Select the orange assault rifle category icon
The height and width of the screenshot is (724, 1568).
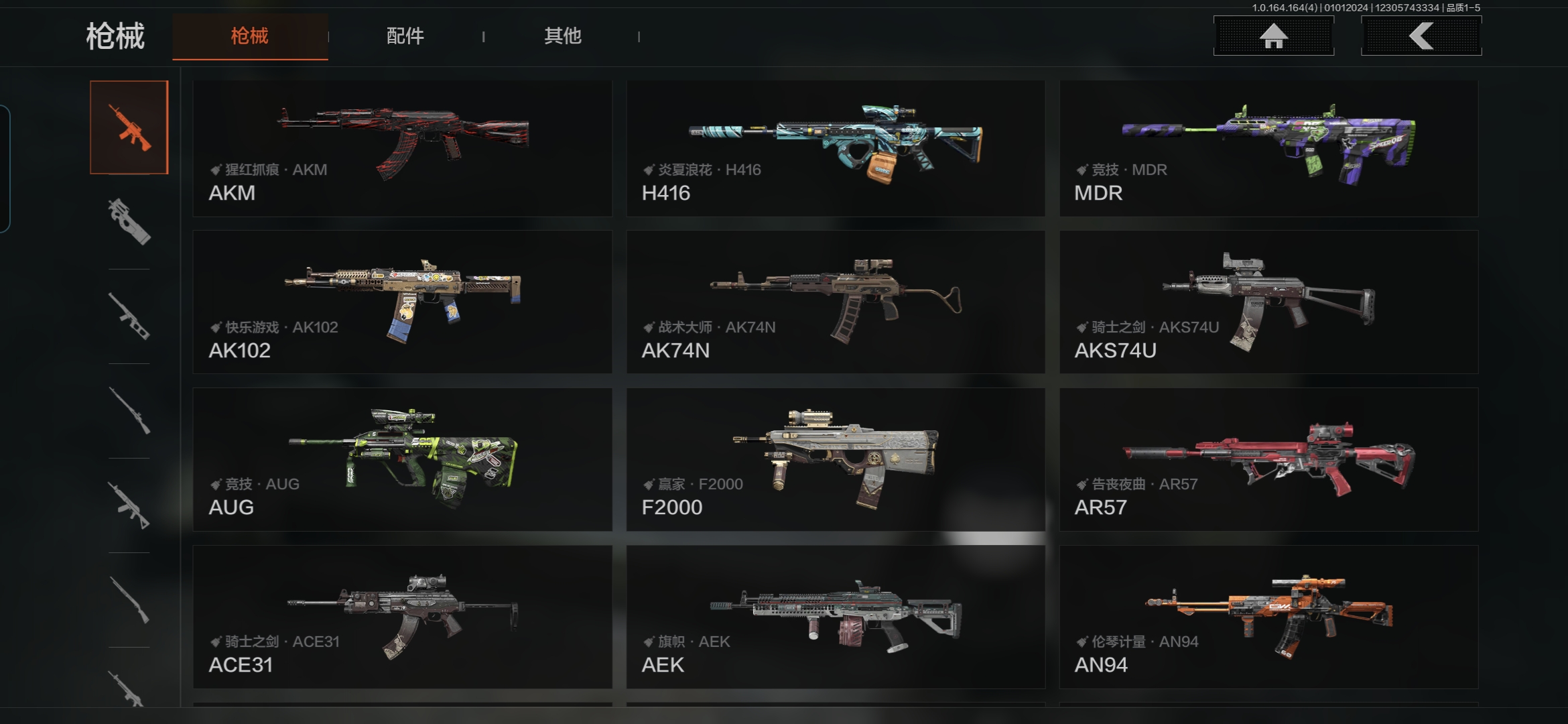[x=129, y=127]
